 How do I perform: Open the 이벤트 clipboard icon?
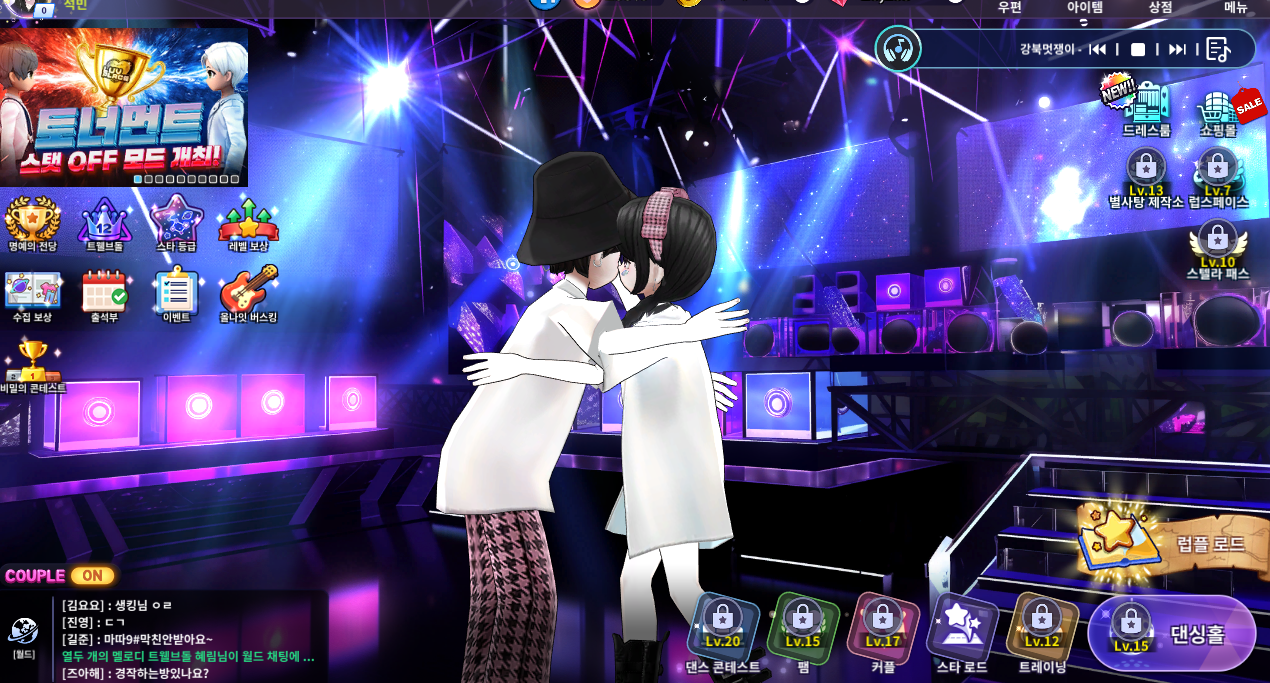coord(176,293)
